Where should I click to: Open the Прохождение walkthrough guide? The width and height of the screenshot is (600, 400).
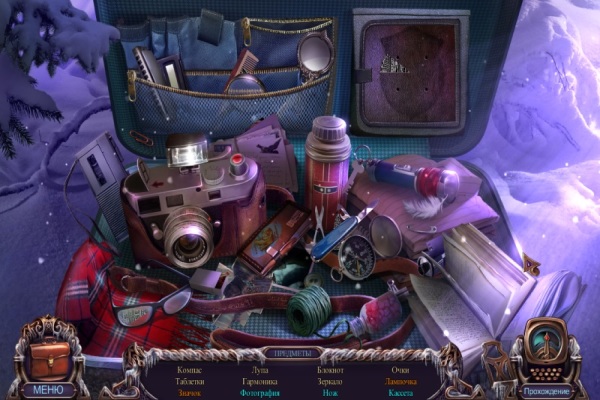point(546,390)
